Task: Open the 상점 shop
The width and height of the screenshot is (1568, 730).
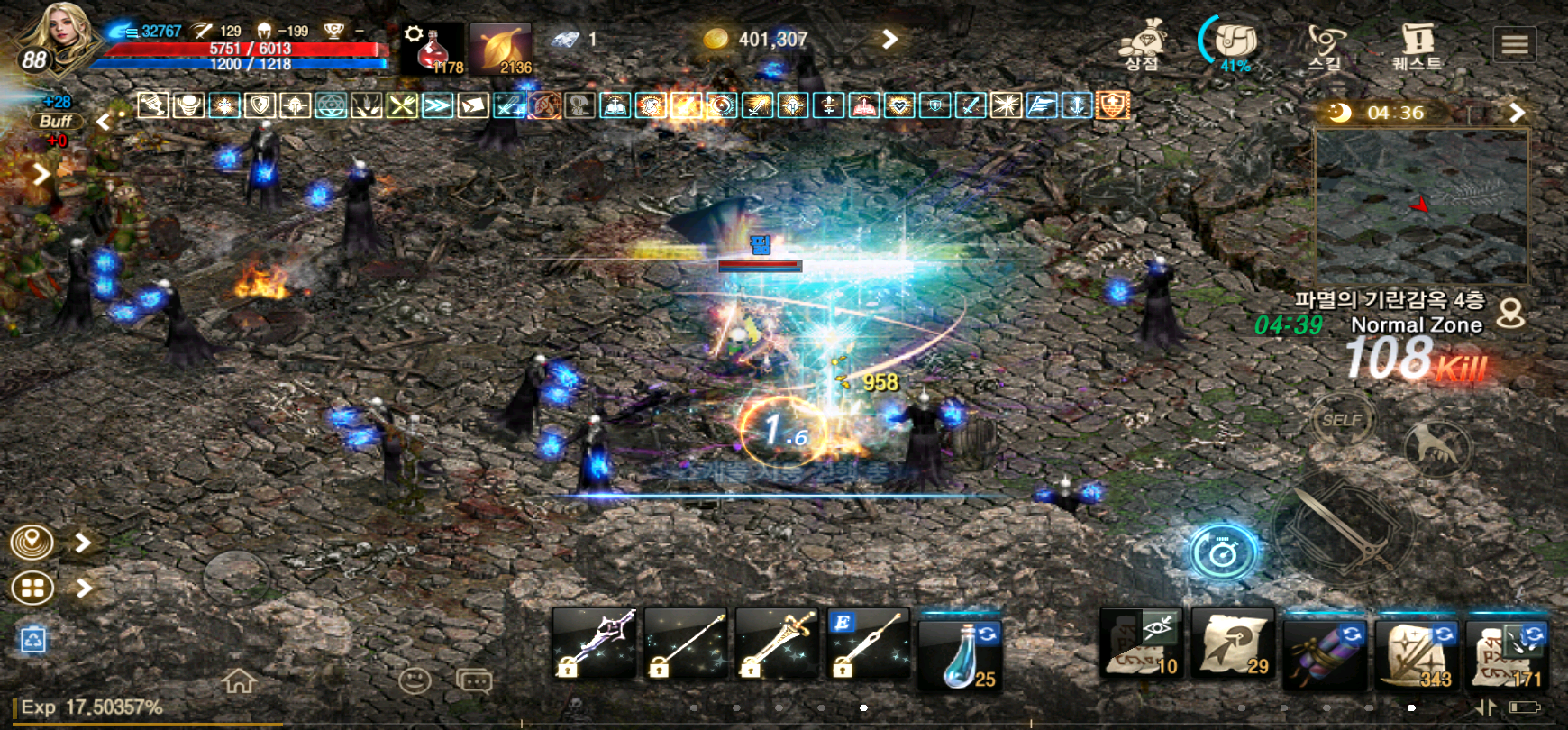Action: point(1142,45)
